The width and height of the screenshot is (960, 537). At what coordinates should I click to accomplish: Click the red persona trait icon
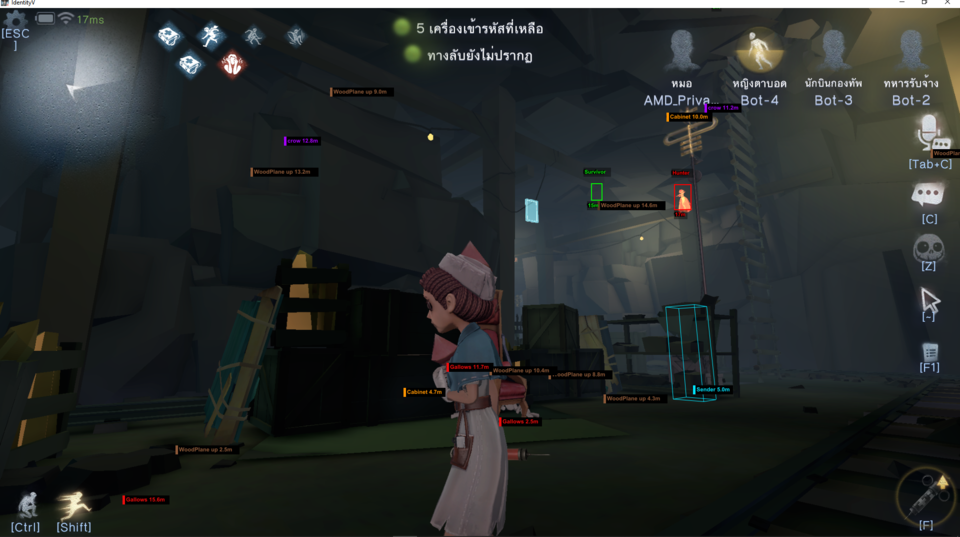pos(232,63)
